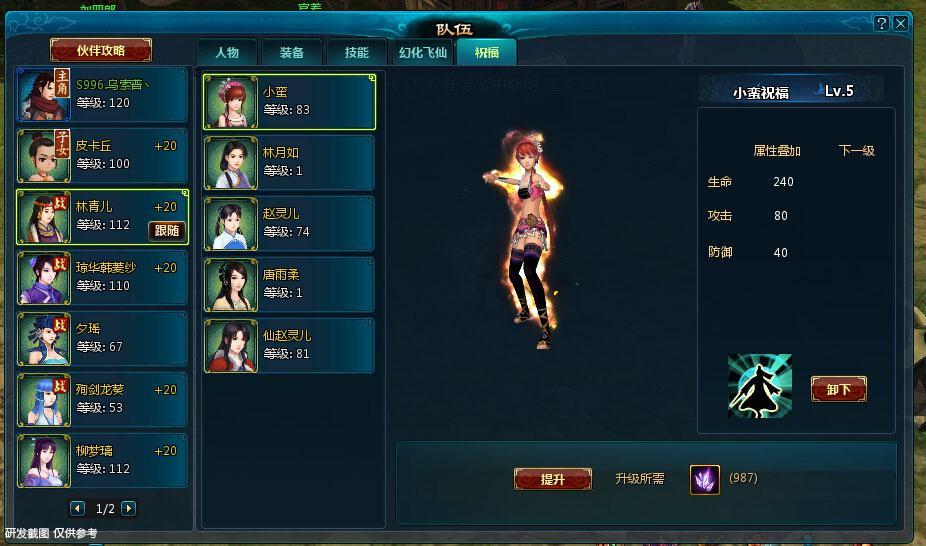
Task: Select the 祝福 tab
Action: tap(487, 53)
